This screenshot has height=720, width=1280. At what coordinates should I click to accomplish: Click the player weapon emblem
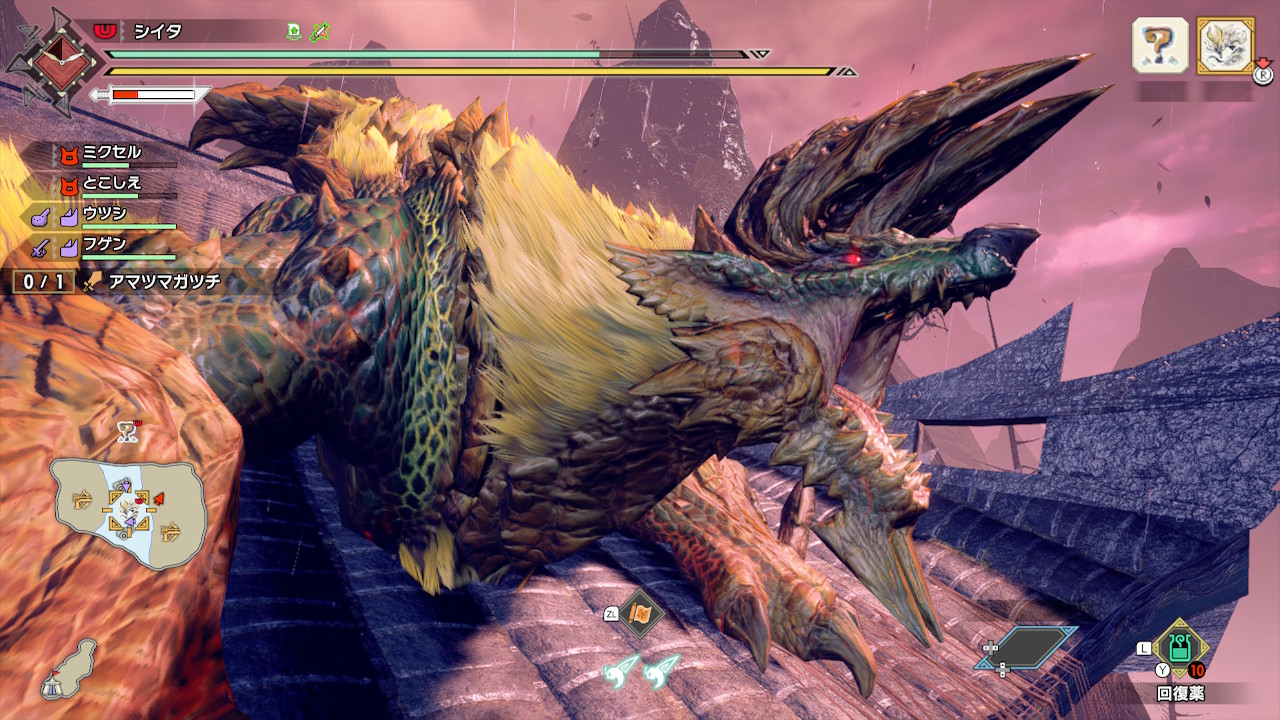[52, 60]
